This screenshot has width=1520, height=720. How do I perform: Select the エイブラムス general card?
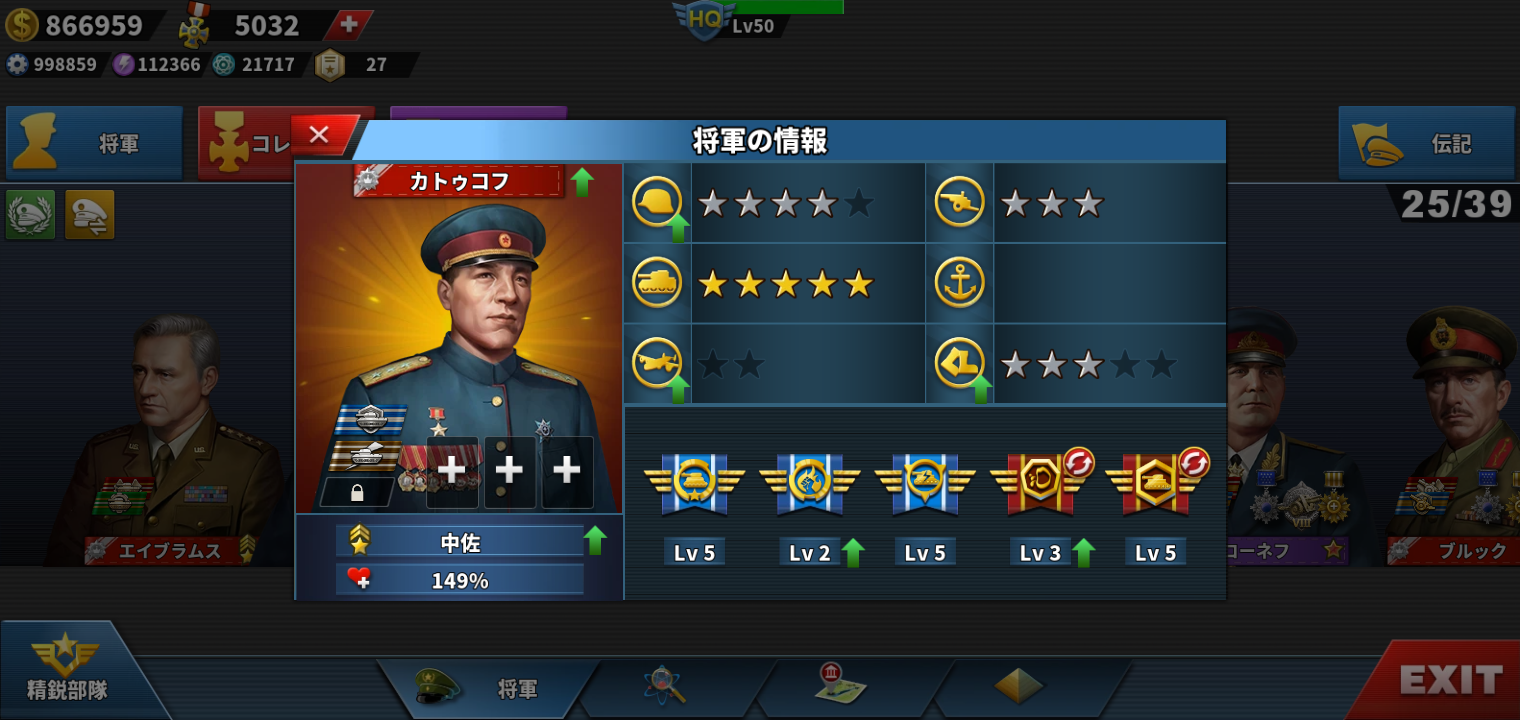point(165,440)
